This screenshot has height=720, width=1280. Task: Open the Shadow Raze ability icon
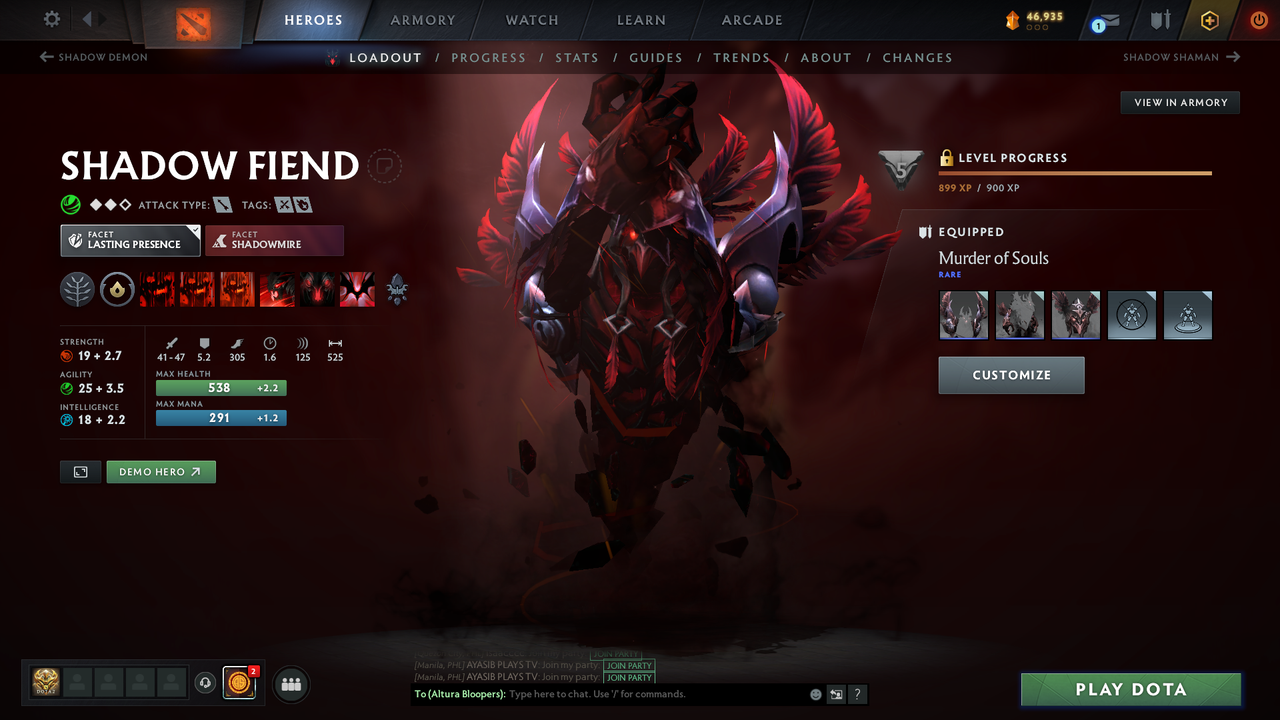tap(157, 289)
